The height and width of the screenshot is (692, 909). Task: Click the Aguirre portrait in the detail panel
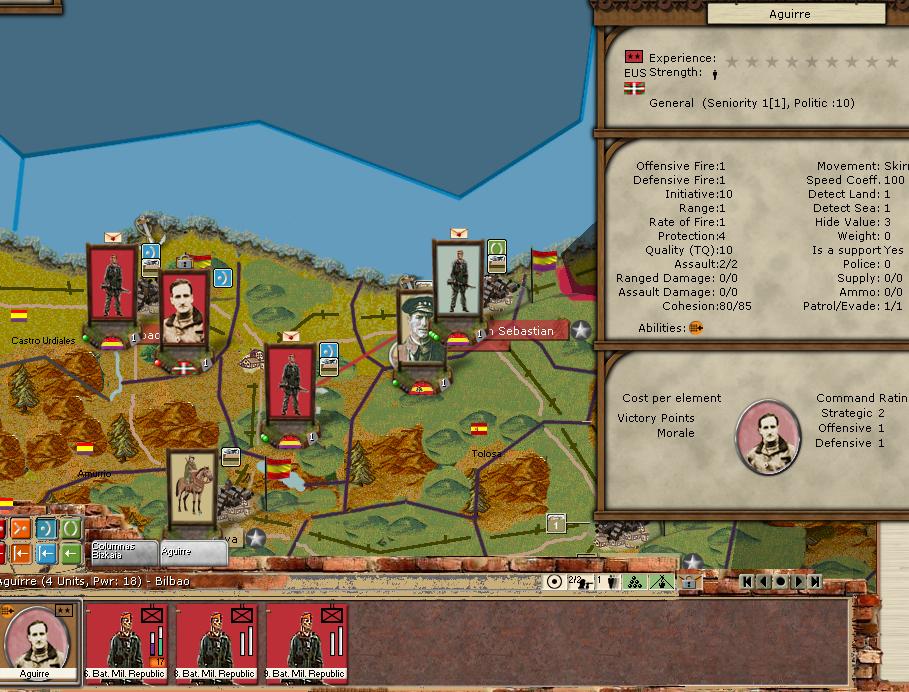click(768, 437)
